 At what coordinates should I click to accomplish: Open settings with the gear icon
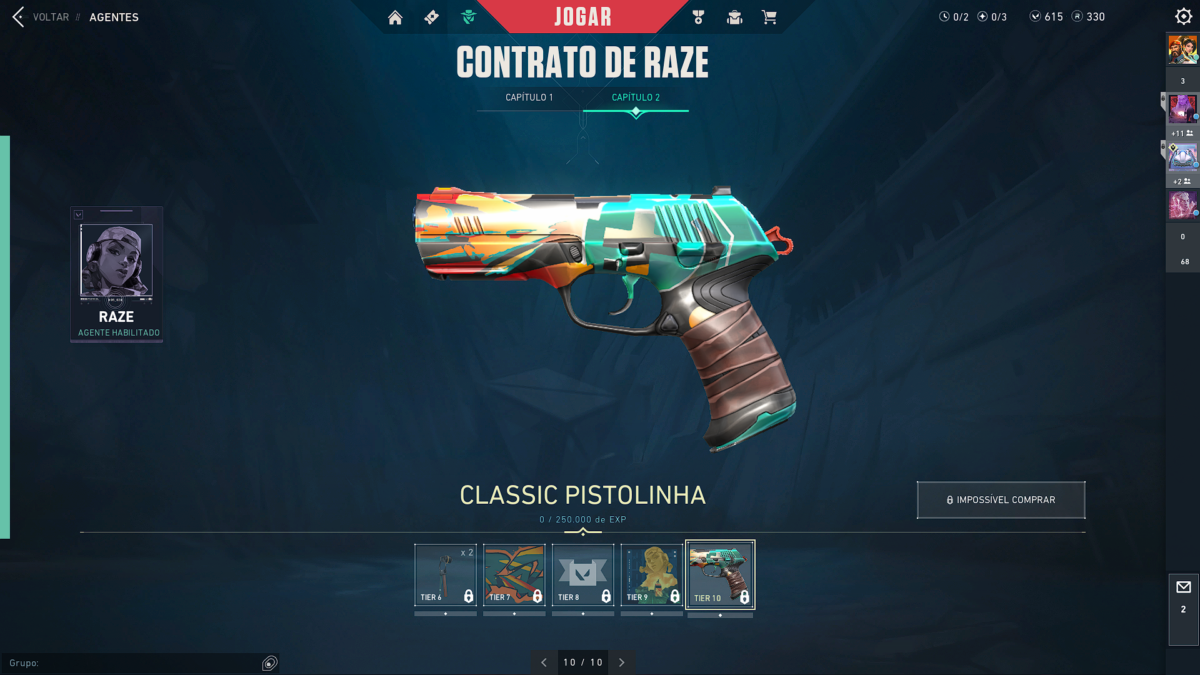[1183, 17]
